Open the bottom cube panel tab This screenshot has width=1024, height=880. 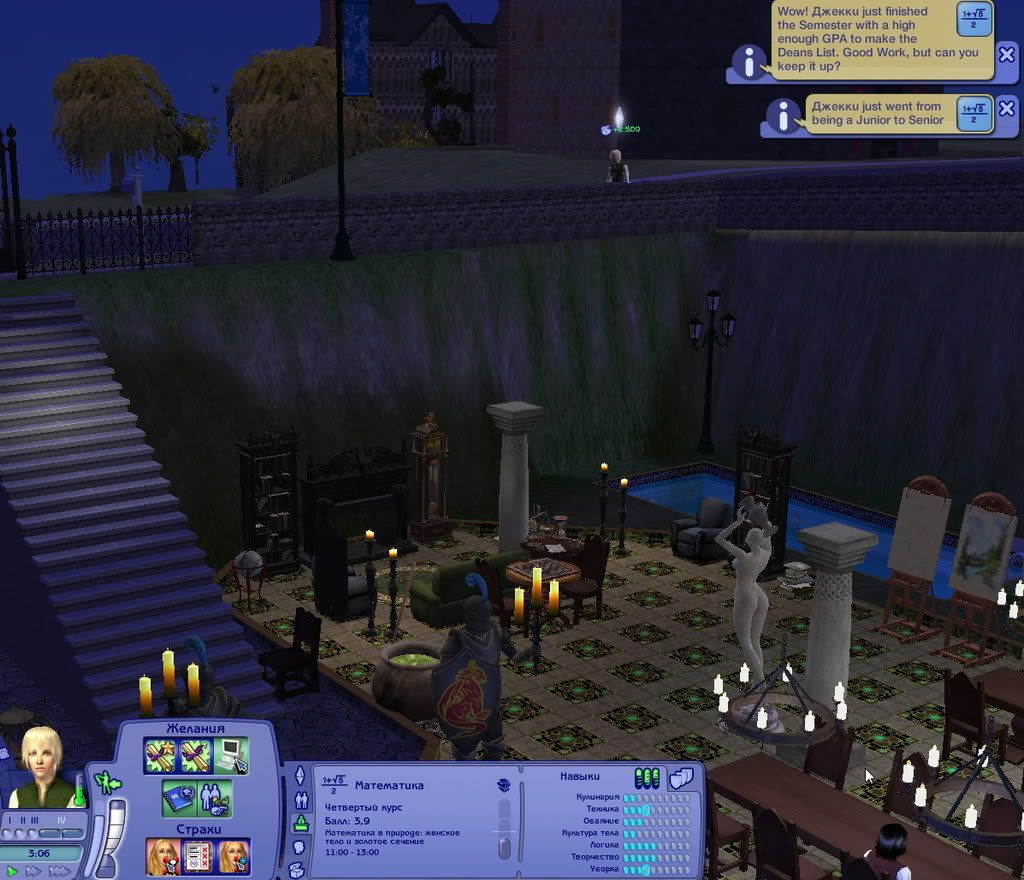coord(299,870)
